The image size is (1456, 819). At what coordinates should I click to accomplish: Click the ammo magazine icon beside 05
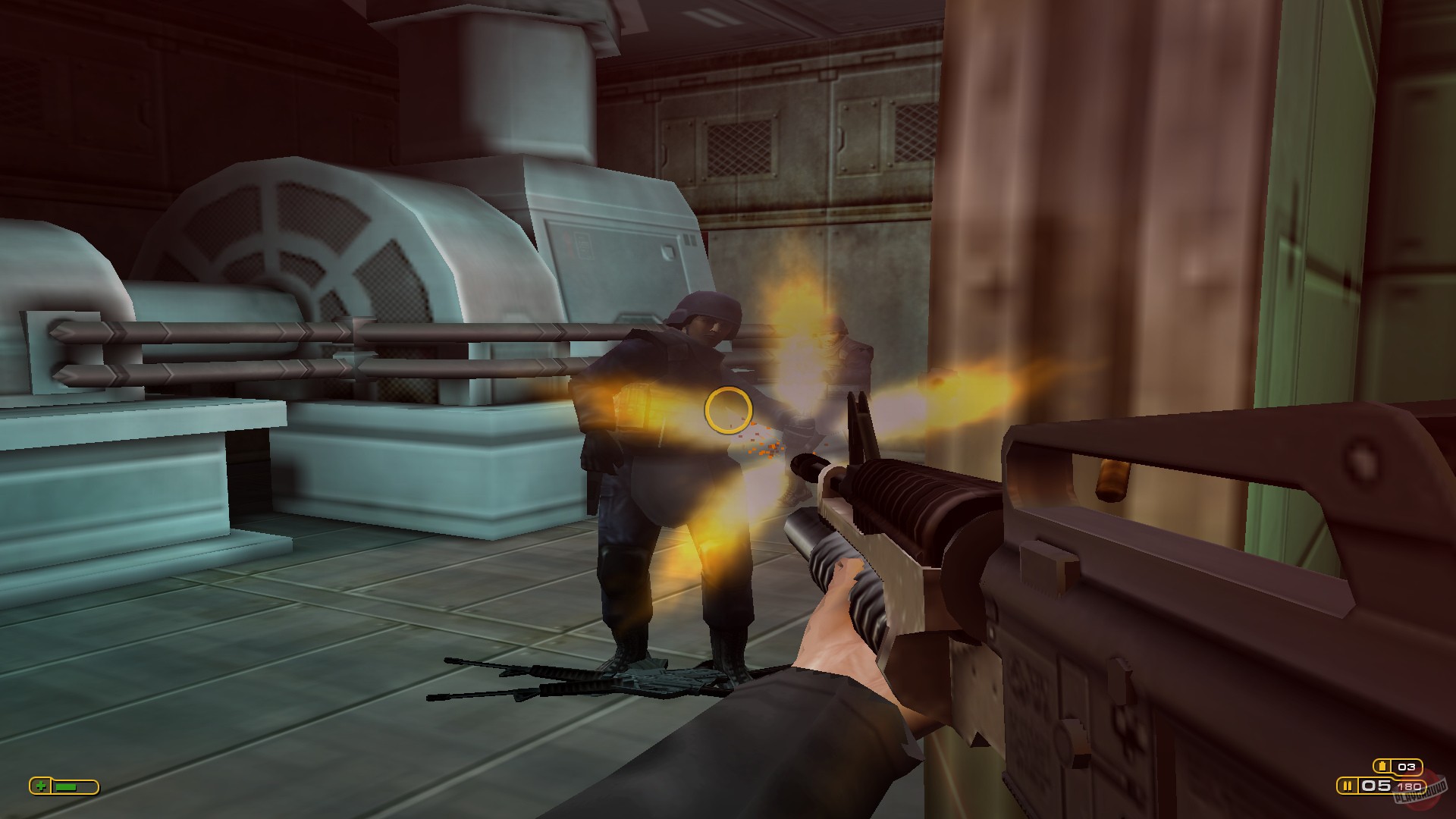1348,786
